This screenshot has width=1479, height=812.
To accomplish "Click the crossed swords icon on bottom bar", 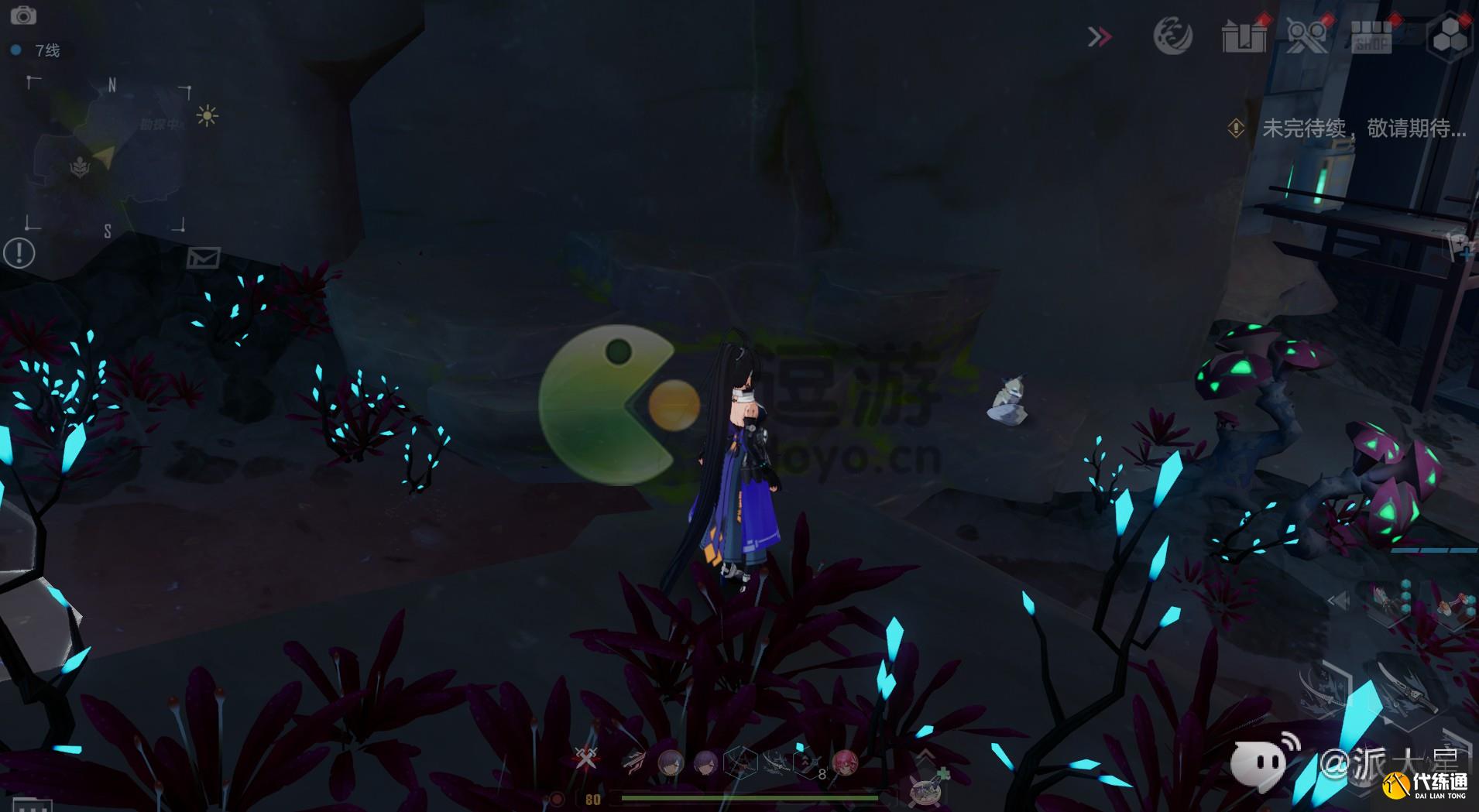I will click(x=586, y=758).
